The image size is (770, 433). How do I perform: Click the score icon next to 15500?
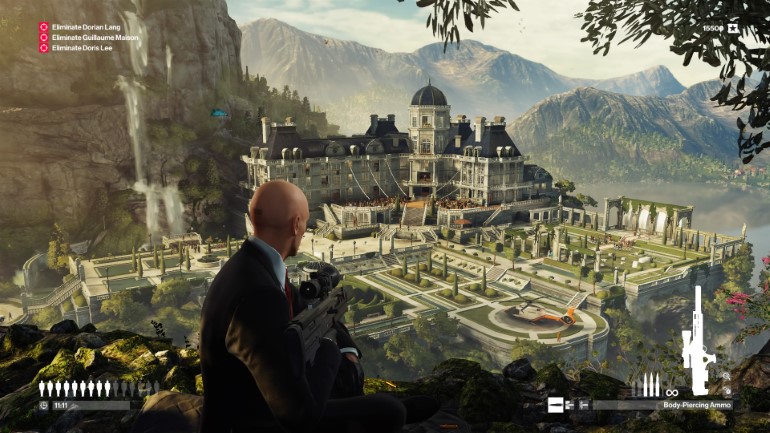pos(734,28)
